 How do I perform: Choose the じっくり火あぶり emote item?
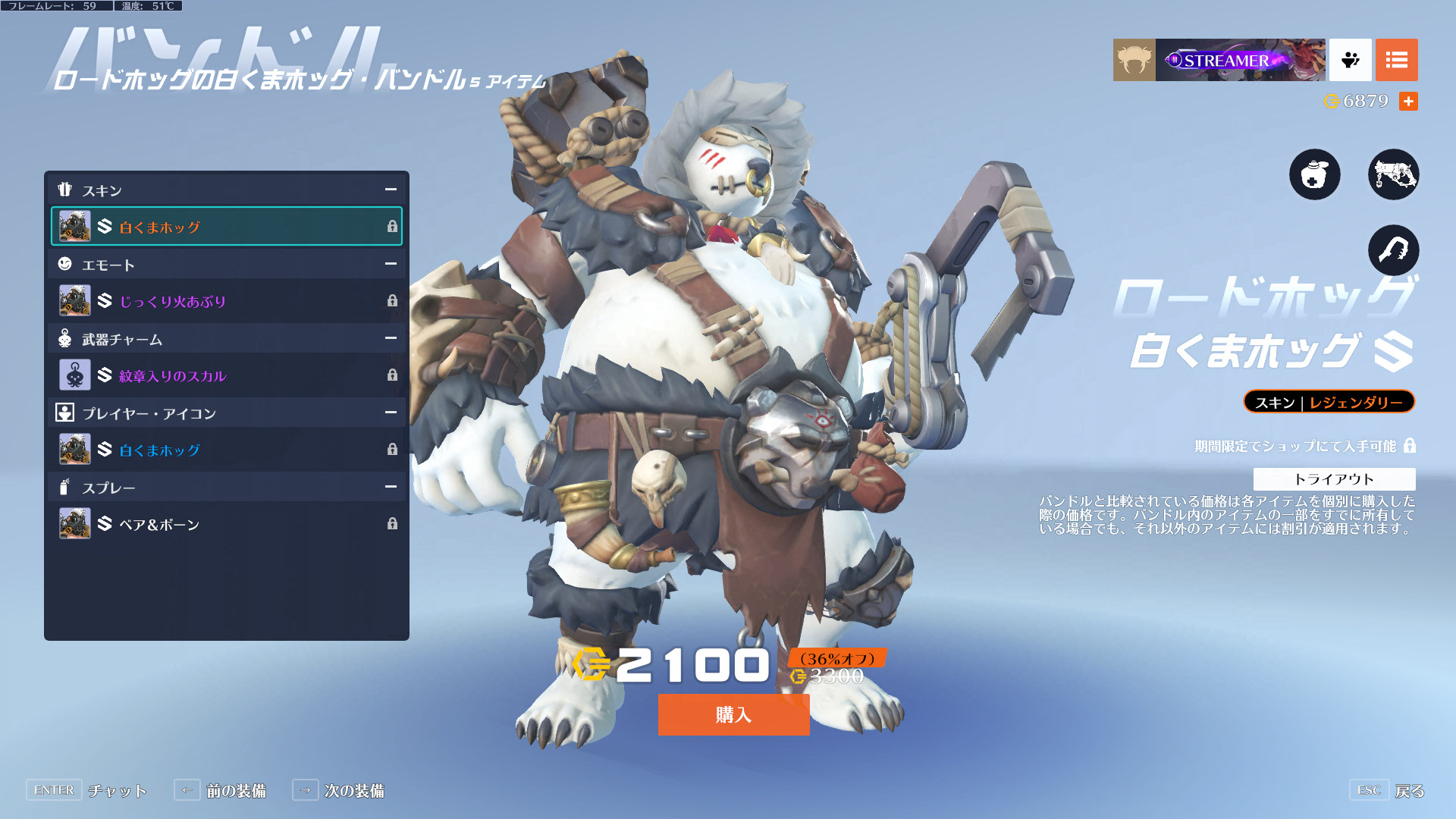227,301
